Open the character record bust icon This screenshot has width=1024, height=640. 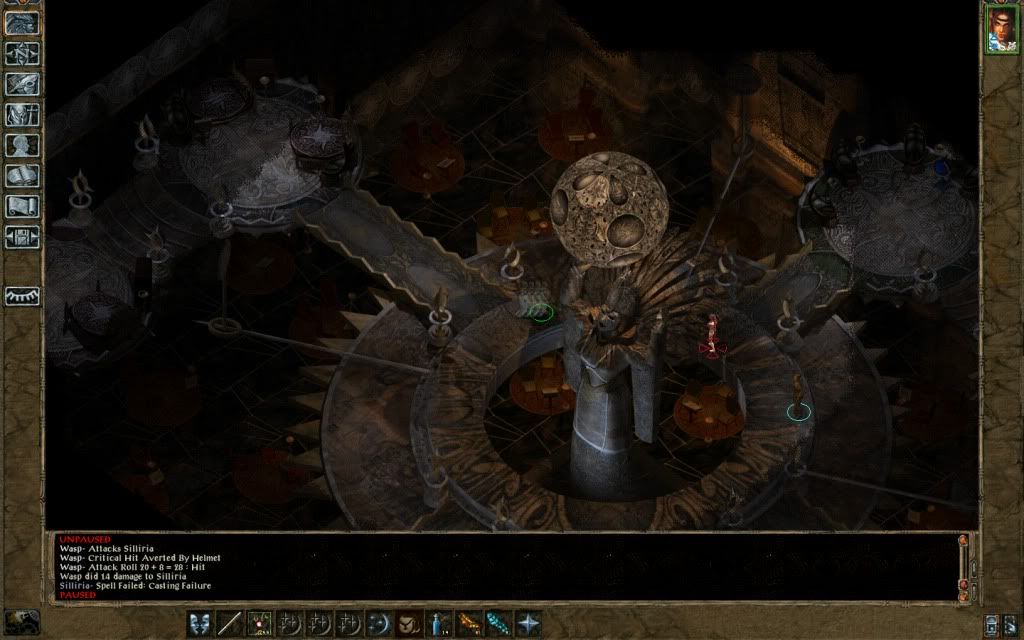click(23, 145)
